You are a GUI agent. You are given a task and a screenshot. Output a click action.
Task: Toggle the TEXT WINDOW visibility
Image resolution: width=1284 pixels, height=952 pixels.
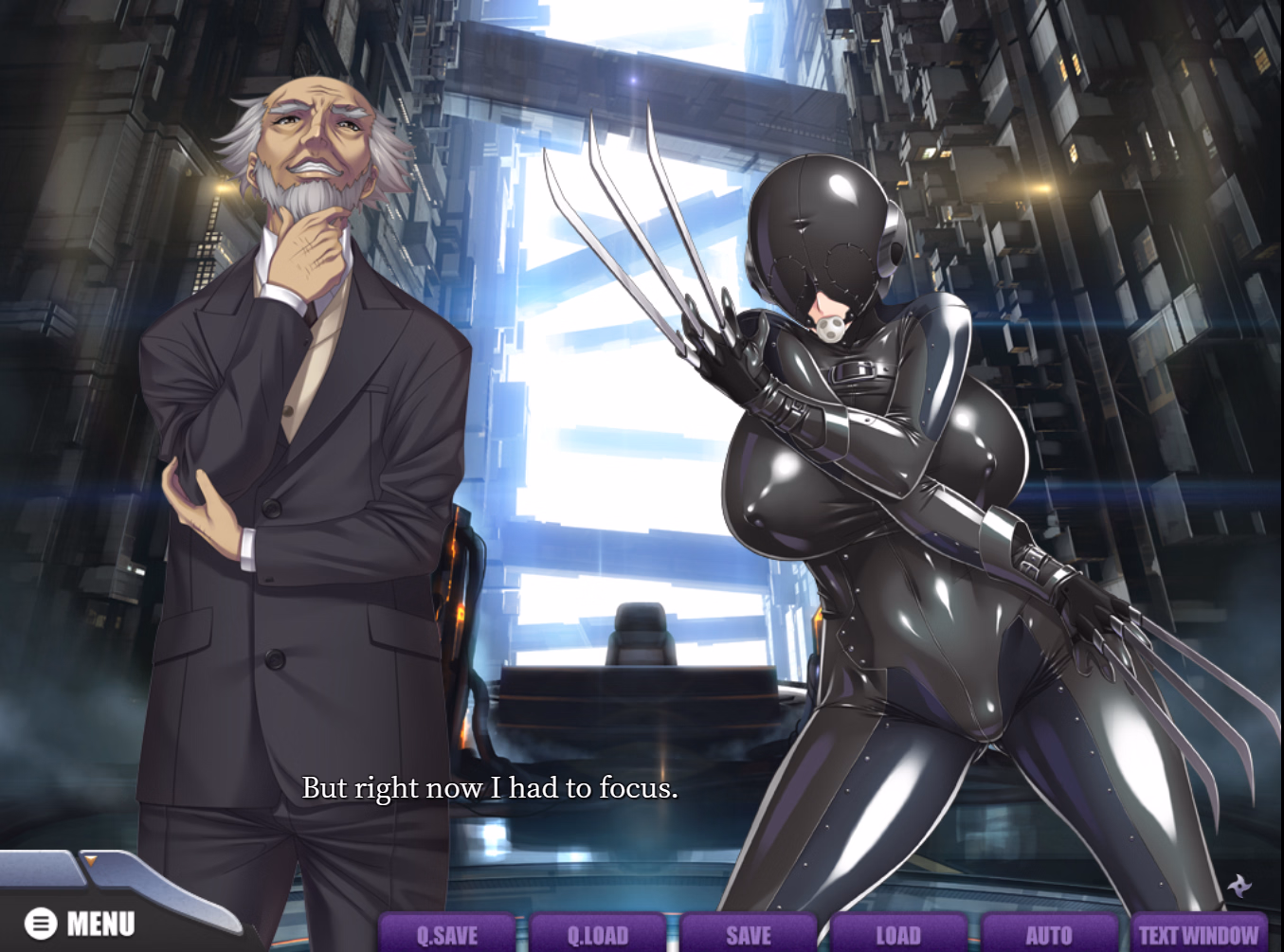[1197, 935]
